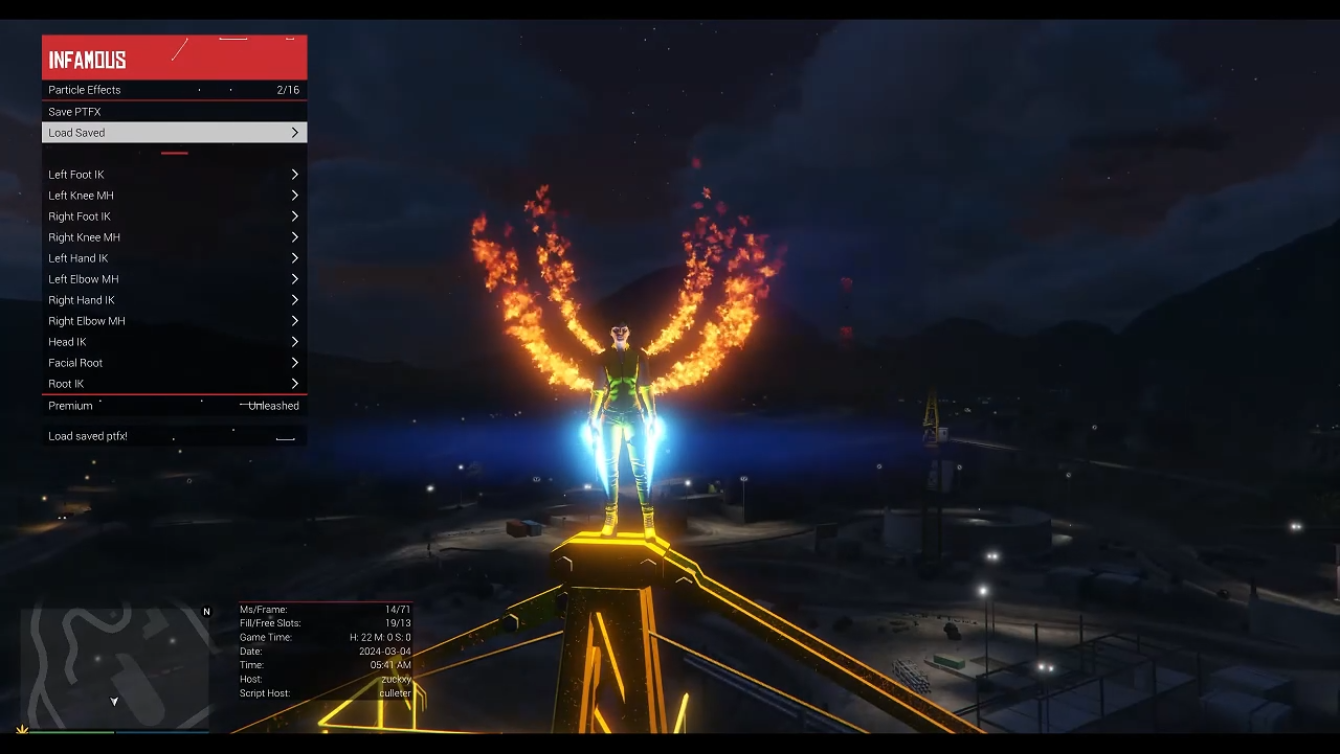Open Right Foot IK options
1340x754 pixels.
click(174, 217)
